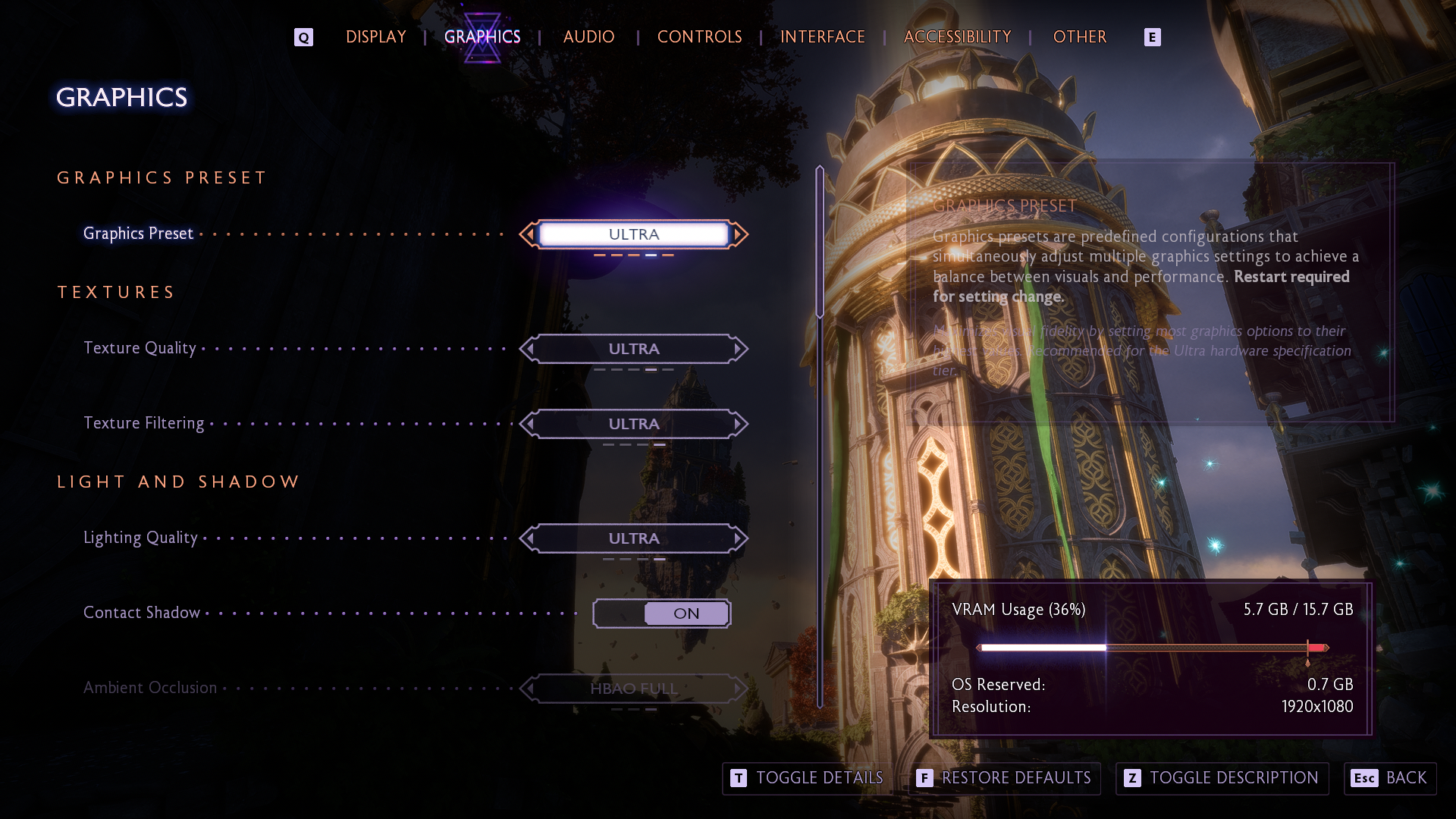Switch to the Display tab
The width and height of the screenshot is (1456, 819).
click(376, 37)
